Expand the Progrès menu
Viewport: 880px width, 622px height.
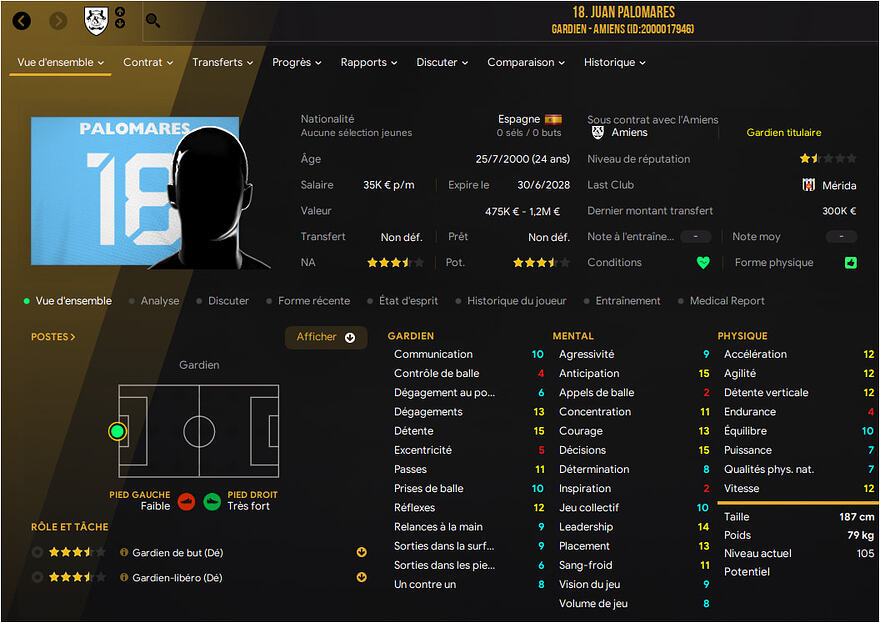click(x=296, y=62)
